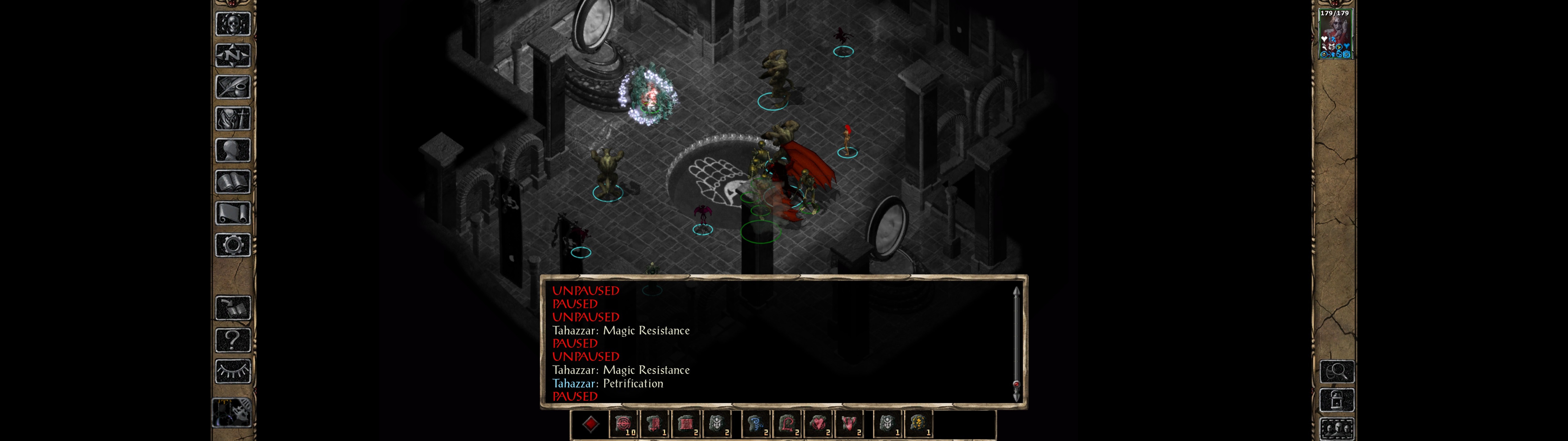Image resolution: width=1568 pixels, height=441 pixels.
Task: Select the party member portrait
Action: click(x=1335, y=33)
